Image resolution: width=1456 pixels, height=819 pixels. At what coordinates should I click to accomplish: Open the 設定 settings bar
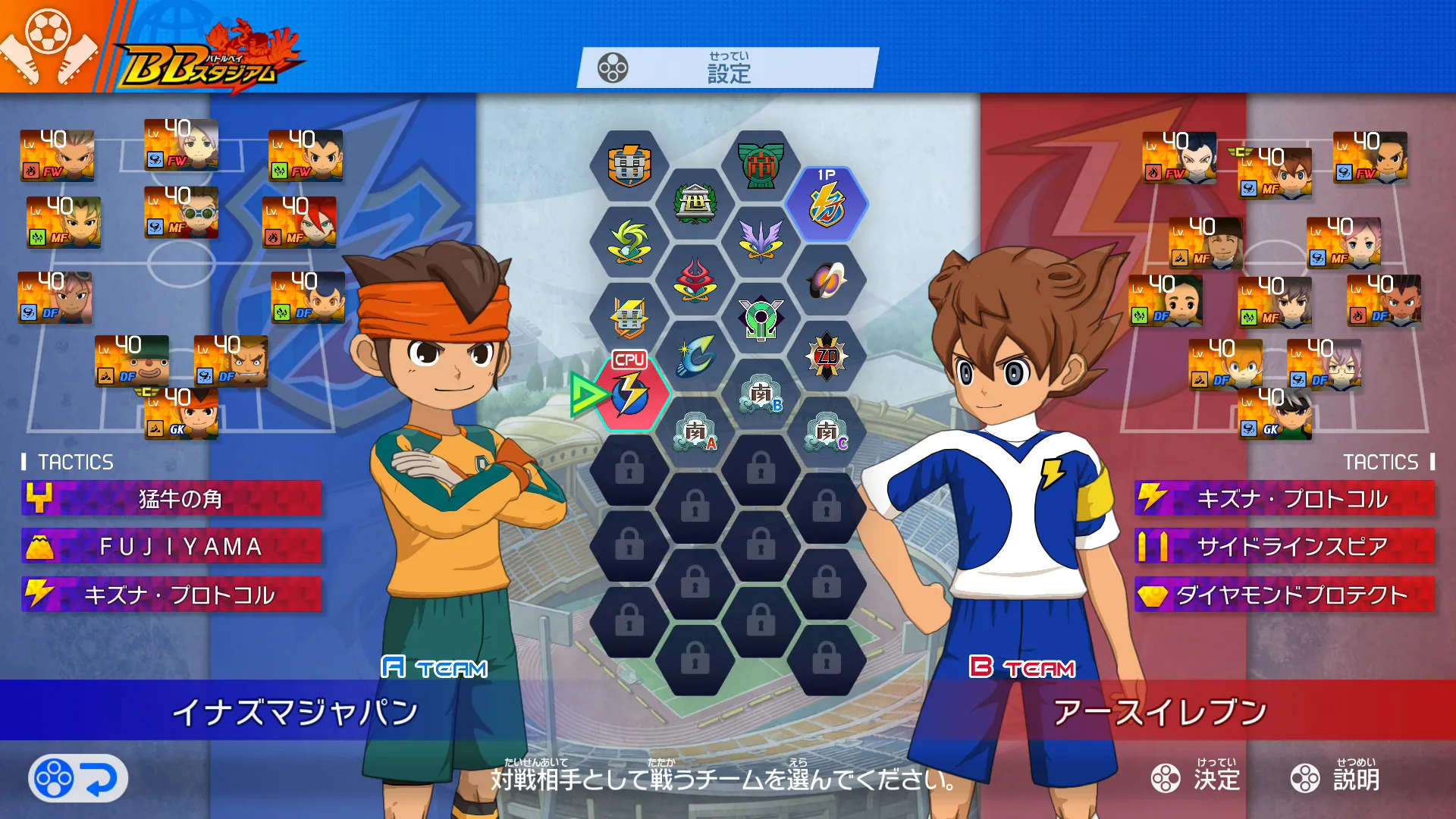tap(728, 68)
